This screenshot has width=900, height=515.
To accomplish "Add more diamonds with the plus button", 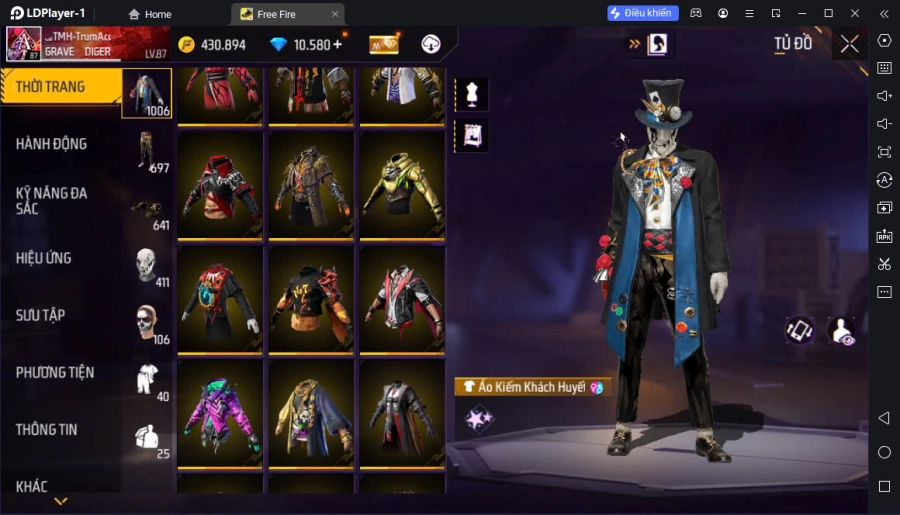I will (337, 44).
